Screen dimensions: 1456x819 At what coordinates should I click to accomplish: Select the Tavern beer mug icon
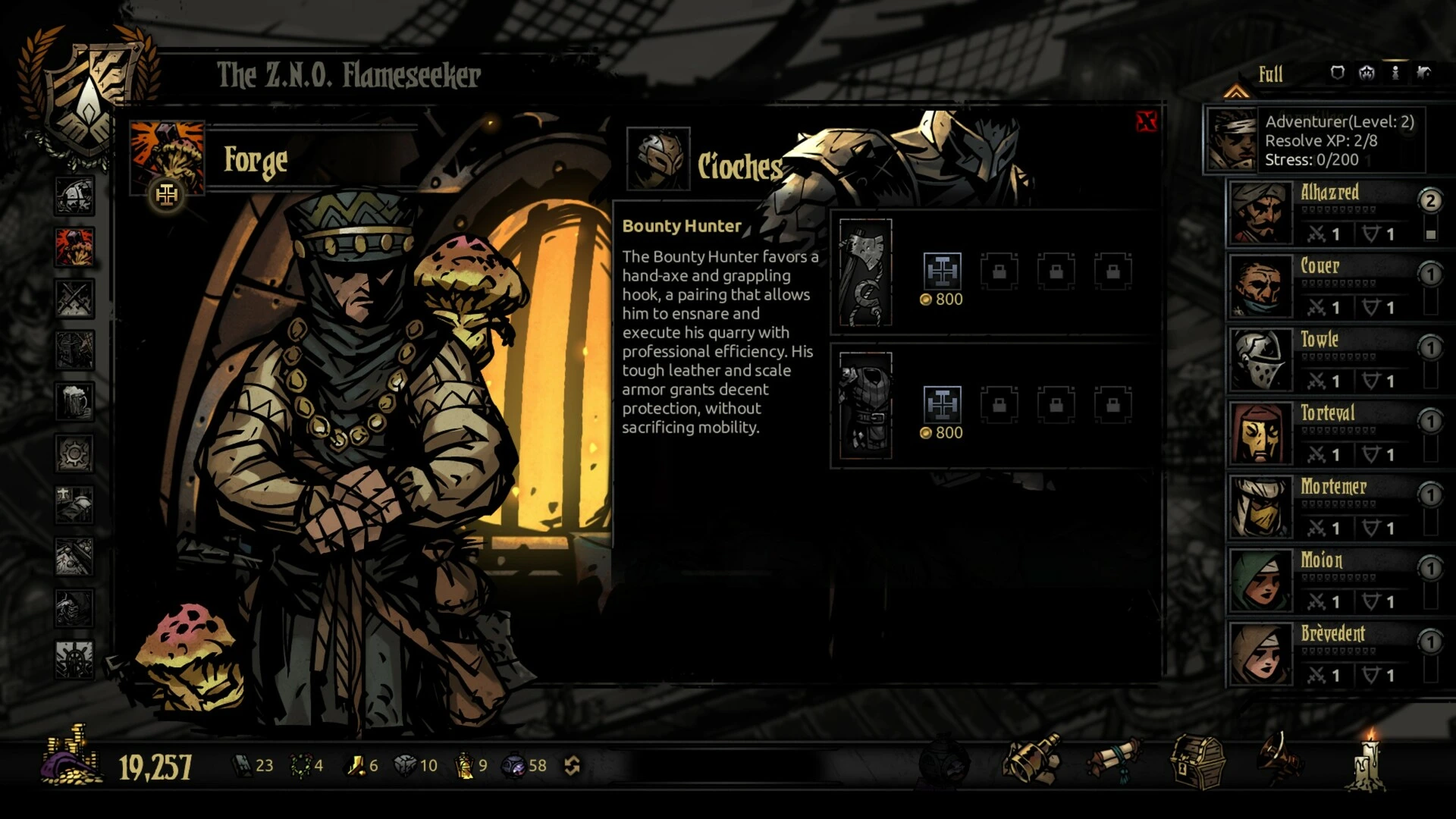[x=74, y=398]
